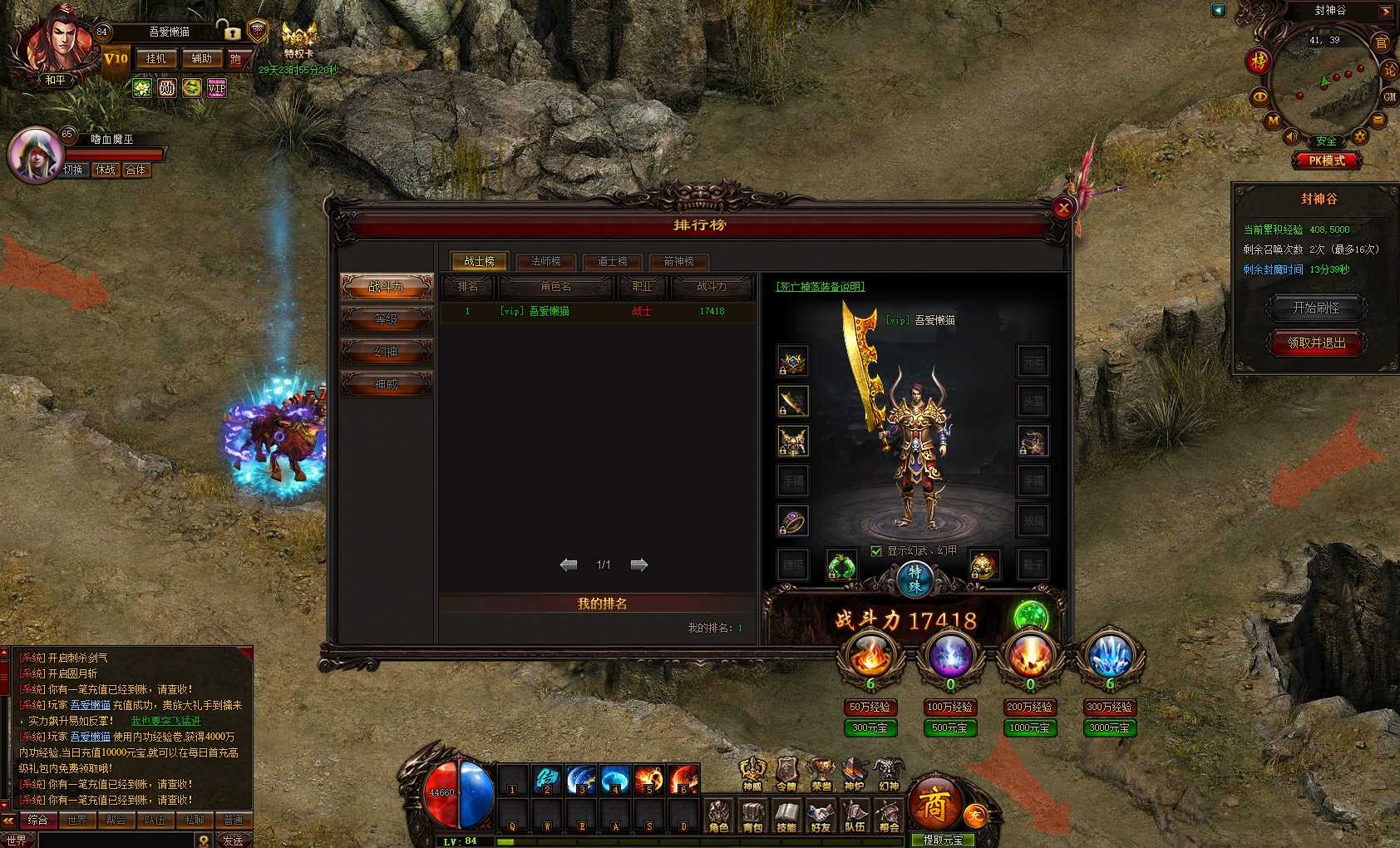Buy the 50万经验 option for 300元宝

coord(870,727)
